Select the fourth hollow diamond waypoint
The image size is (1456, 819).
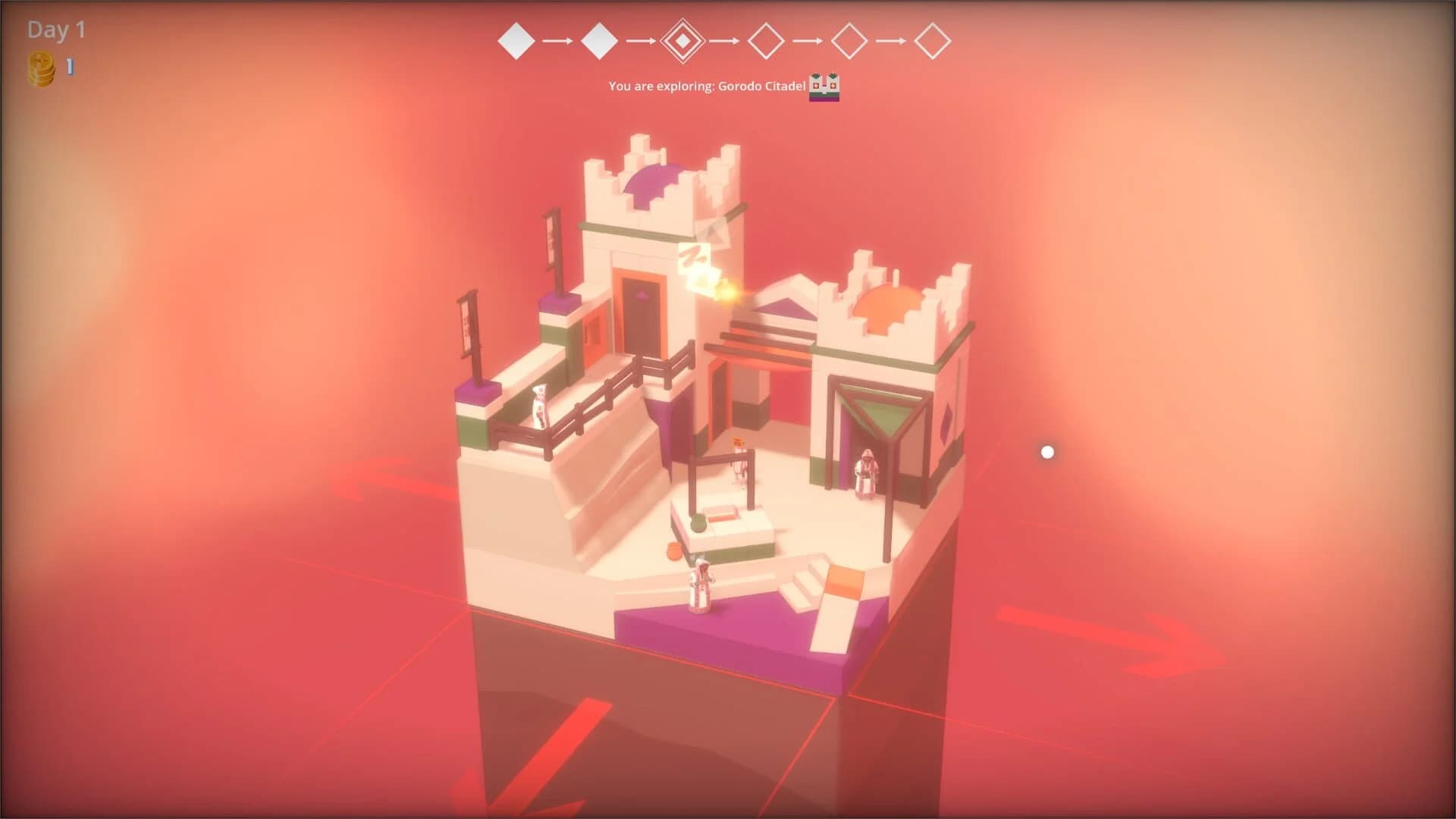click(x=766, y=42)
